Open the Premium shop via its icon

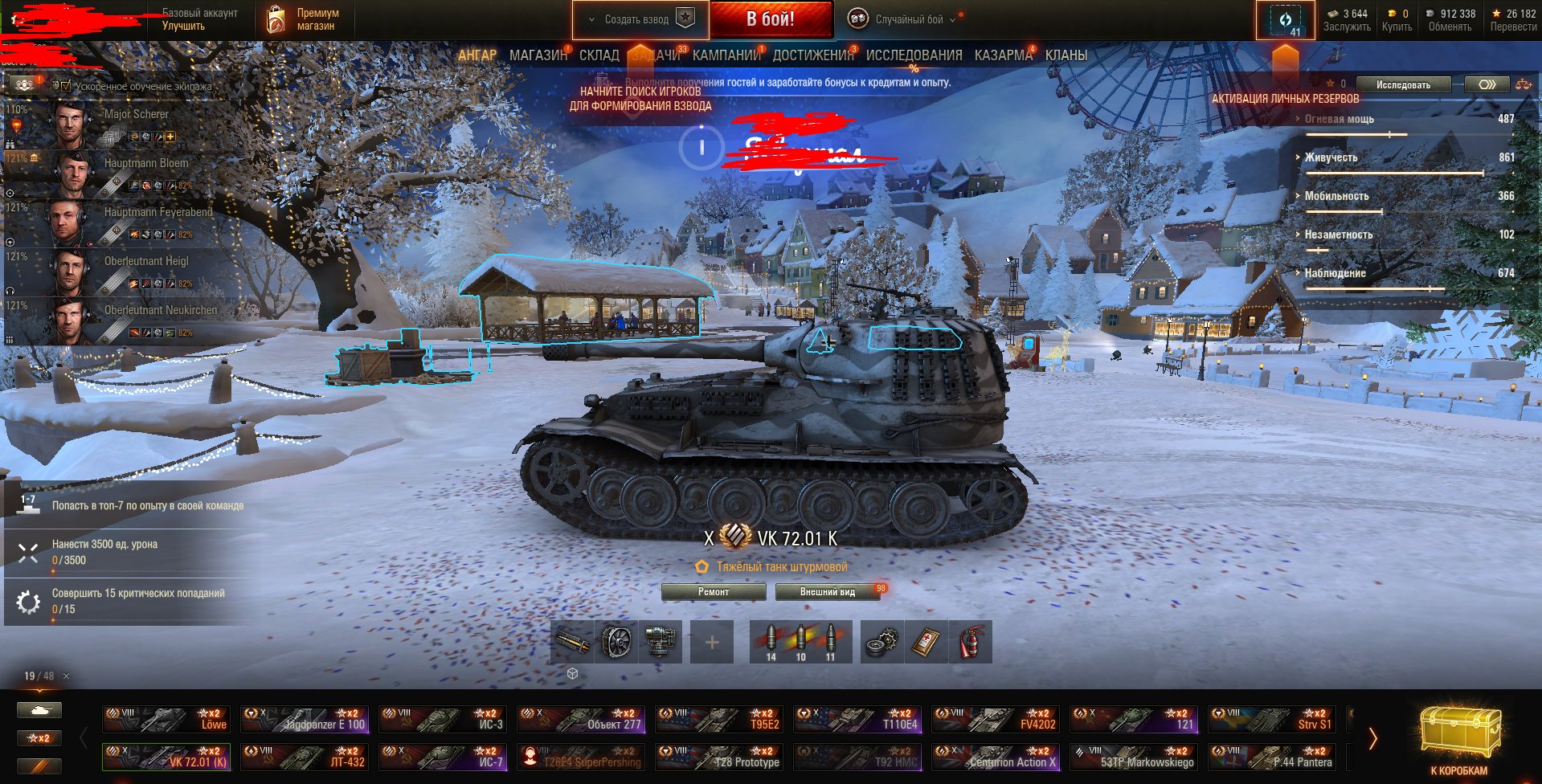(x=276, y=16)
